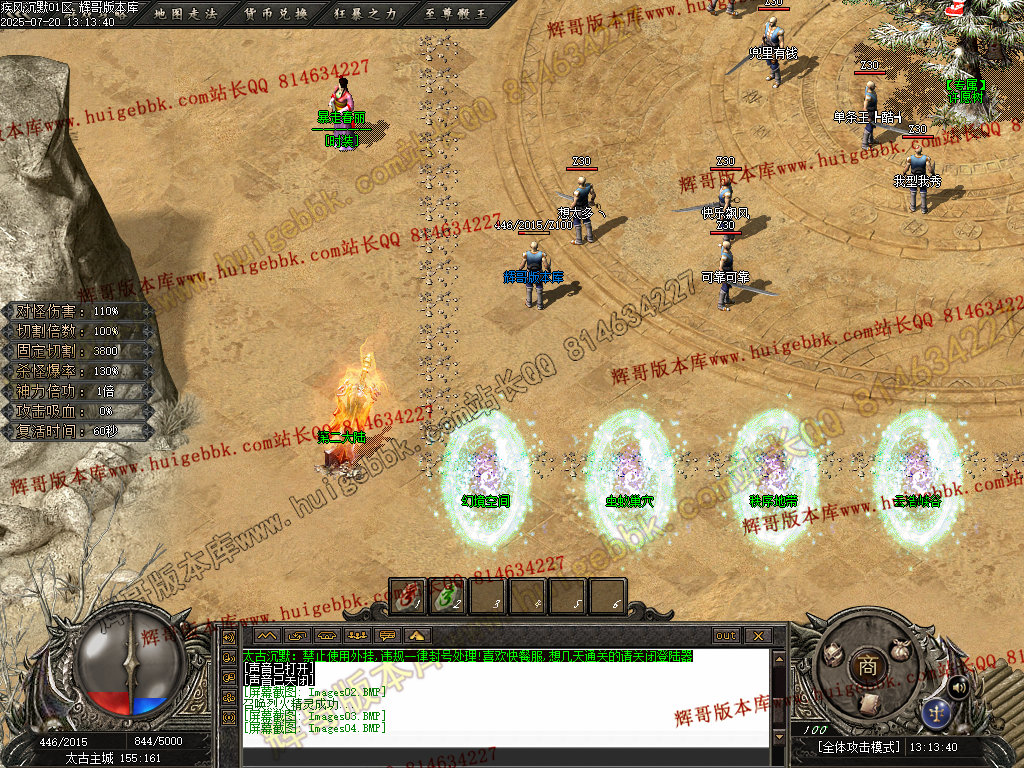Close the chat panel with the X button
1024x768 pixels.
point(758,636)
